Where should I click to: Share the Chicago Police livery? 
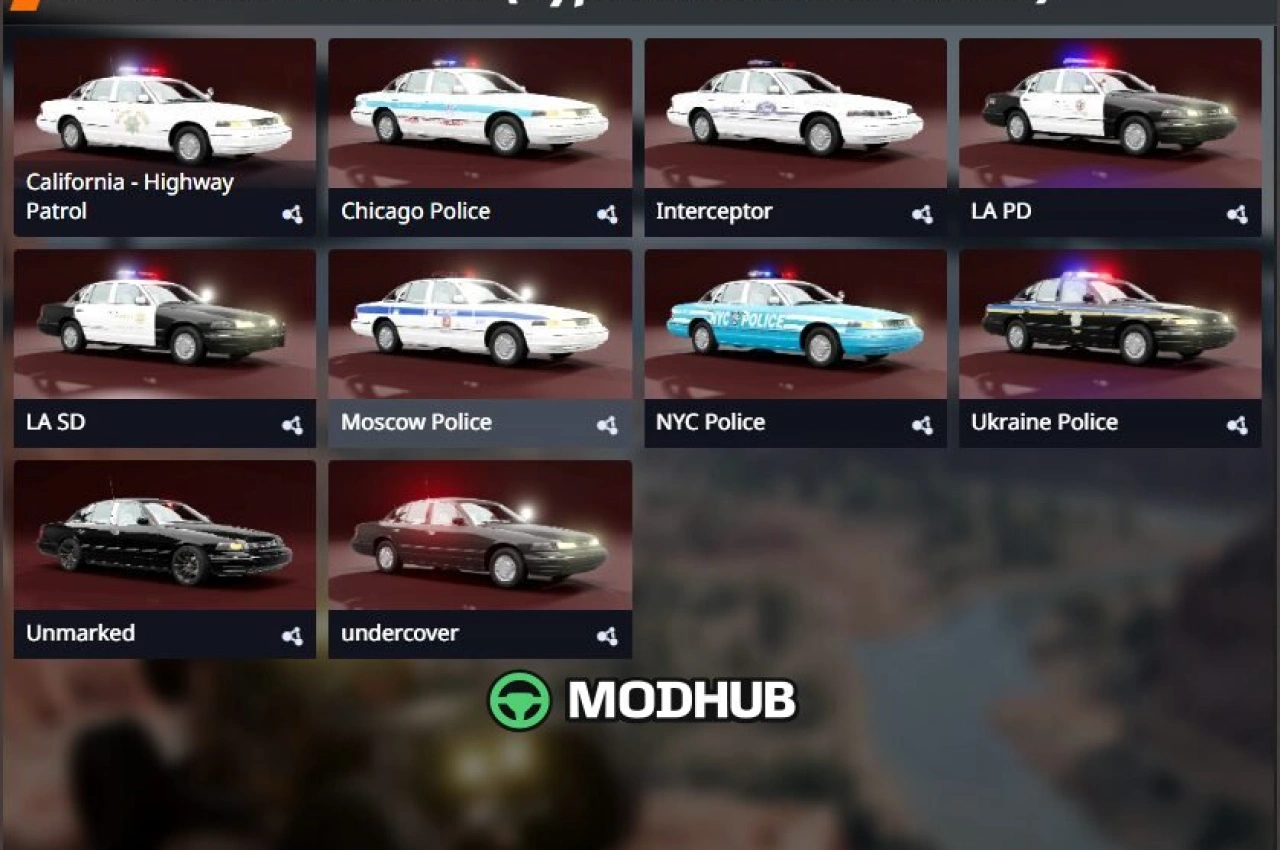[608, 214]
